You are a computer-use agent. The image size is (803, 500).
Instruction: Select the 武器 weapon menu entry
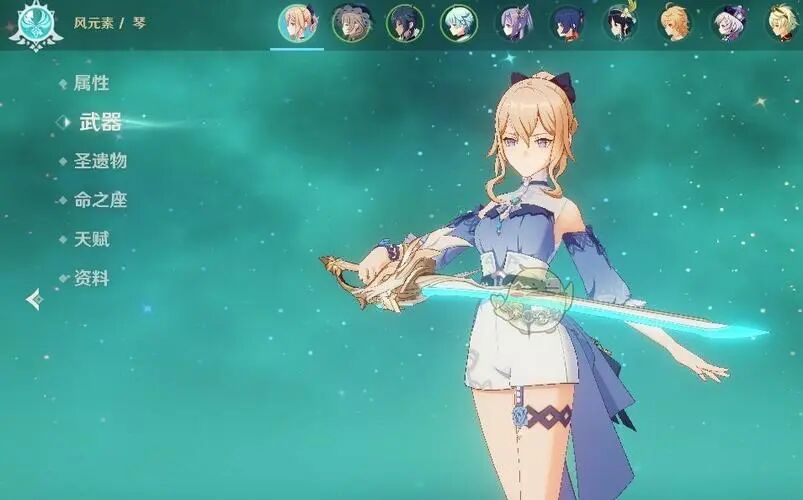point(100,122)
